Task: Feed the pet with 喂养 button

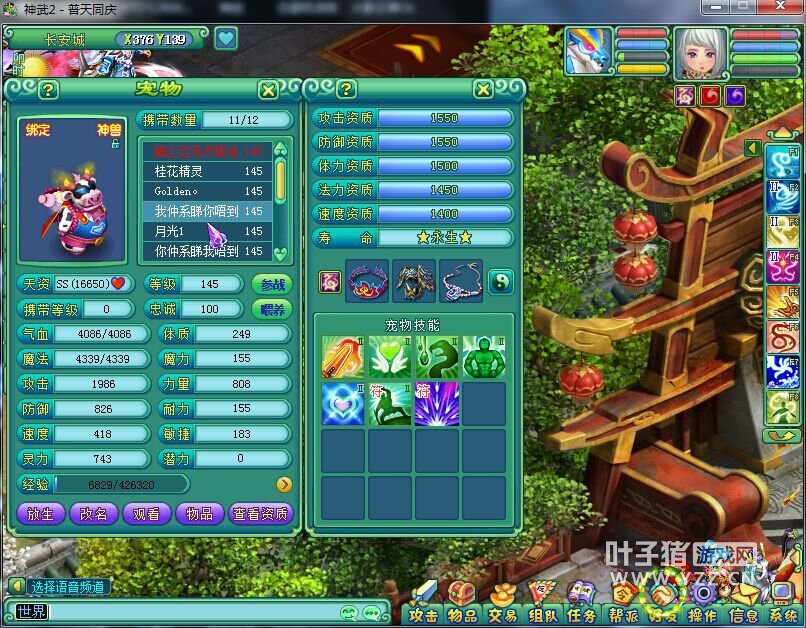Action: (x=272, y=310)
